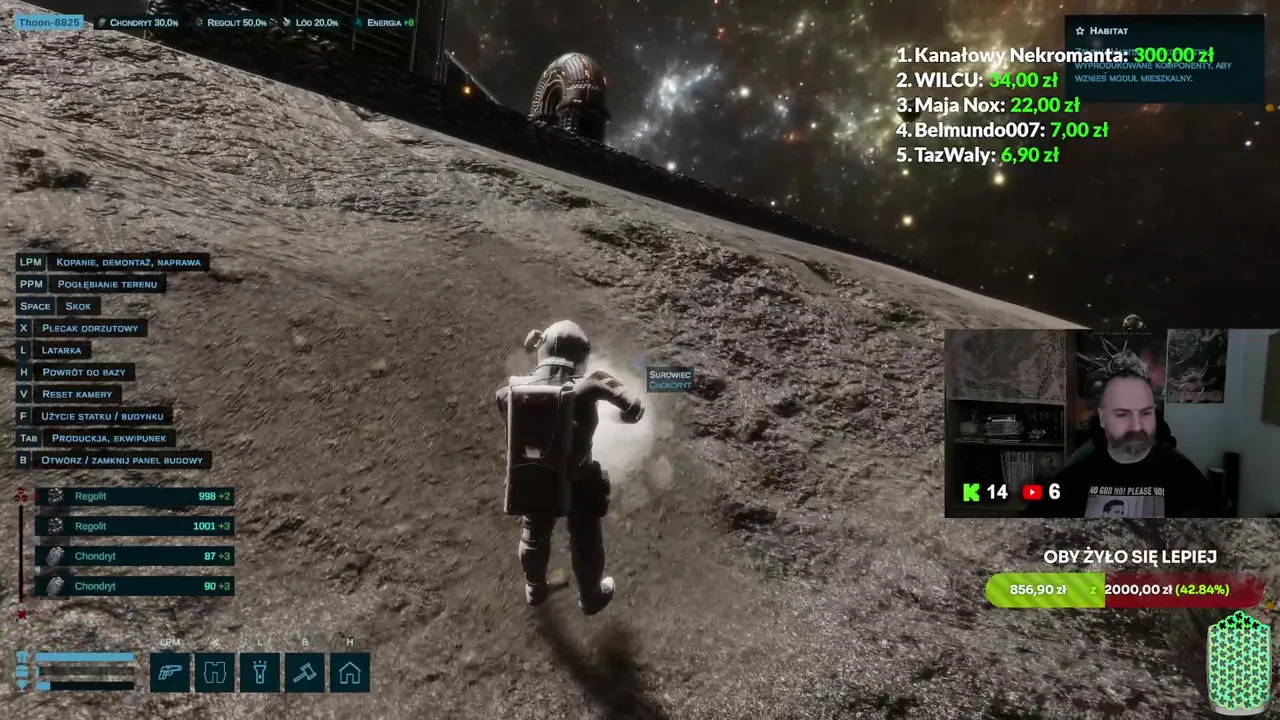Click the house return-to-base icon
Image resolution: width=1280 pixels, height=720 pixels.
tap(350, 672)
